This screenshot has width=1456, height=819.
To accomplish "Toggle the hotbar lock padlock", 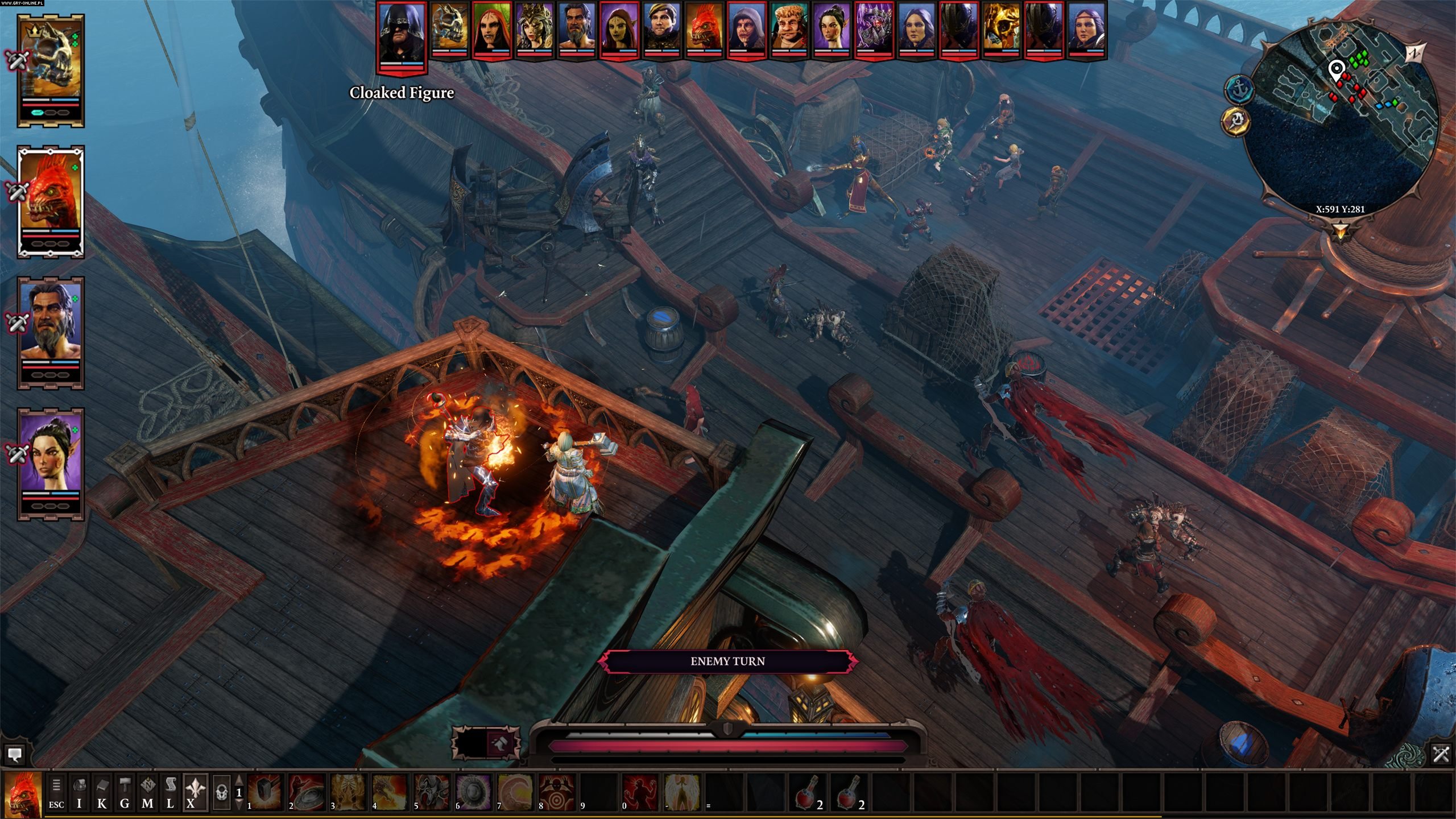I will point(221,791).
